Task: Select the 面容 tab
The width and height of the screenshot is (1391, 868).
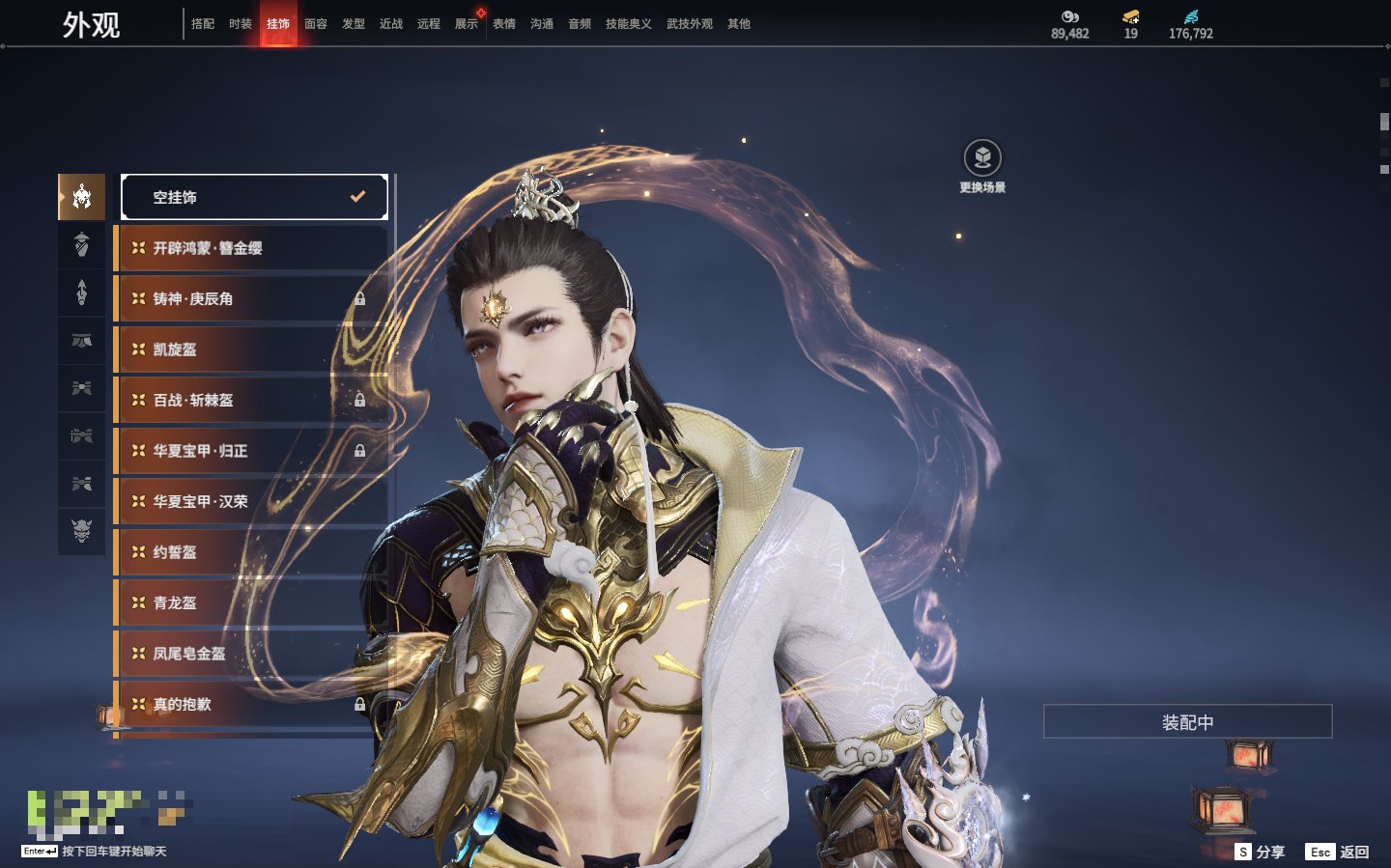Action: tap(316, 24)
